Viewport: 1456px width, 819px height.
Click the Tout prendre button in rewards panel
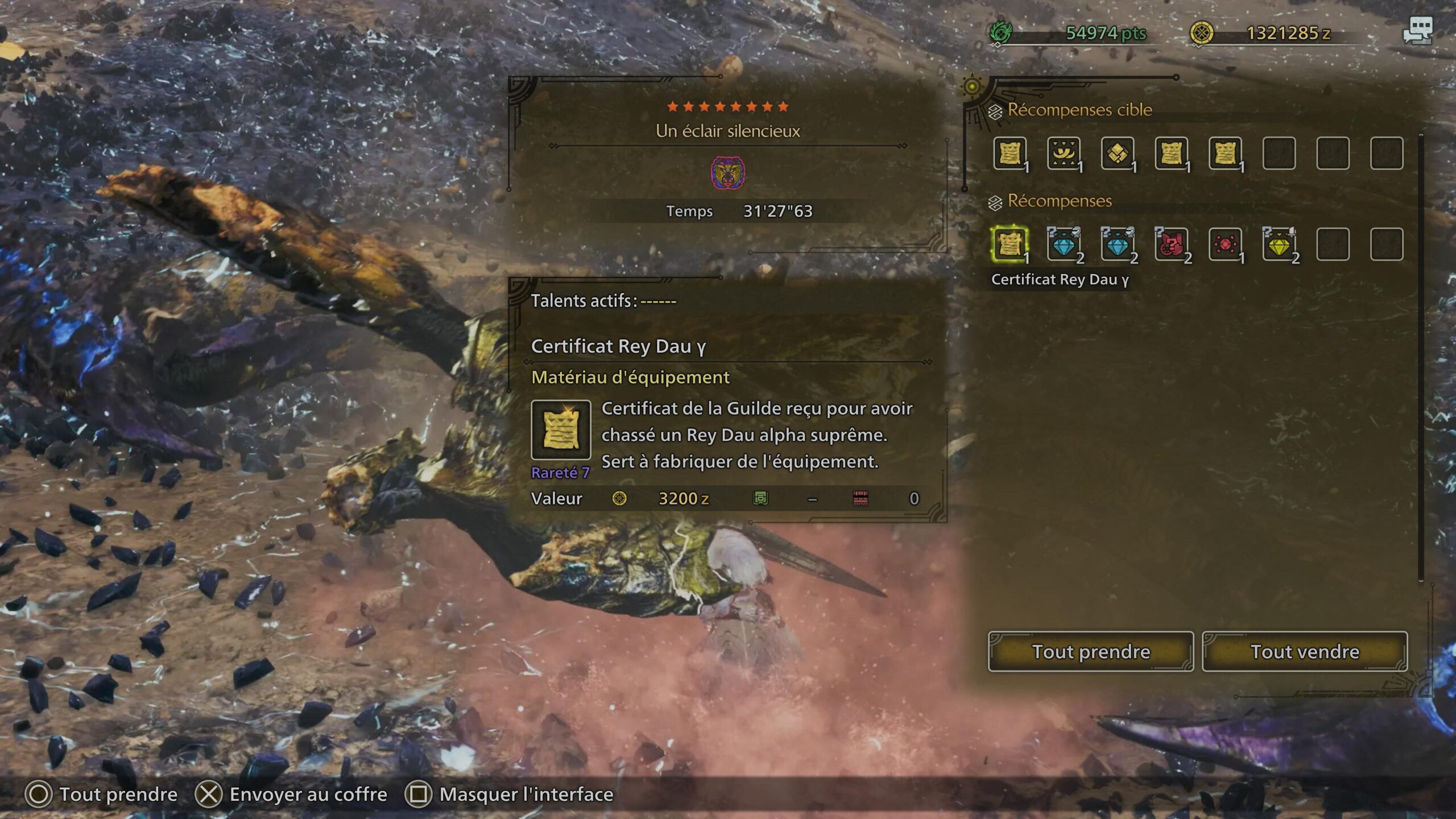pos(1090,651)
